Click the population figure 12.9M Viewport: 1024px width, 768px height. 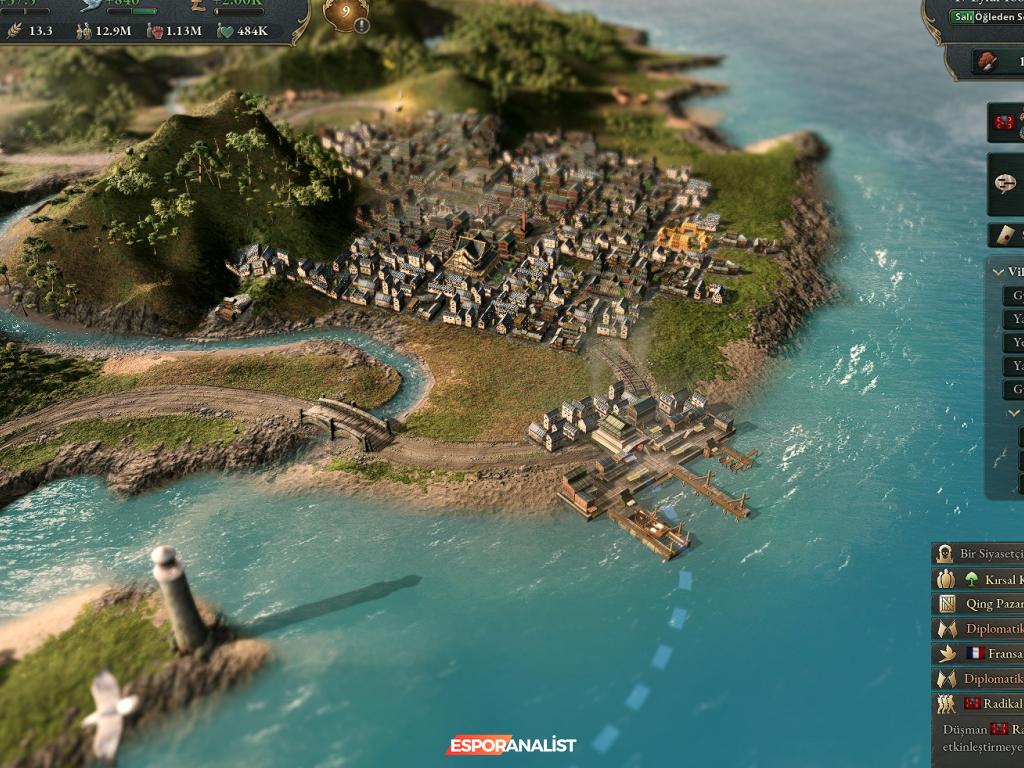click(102, 31)
